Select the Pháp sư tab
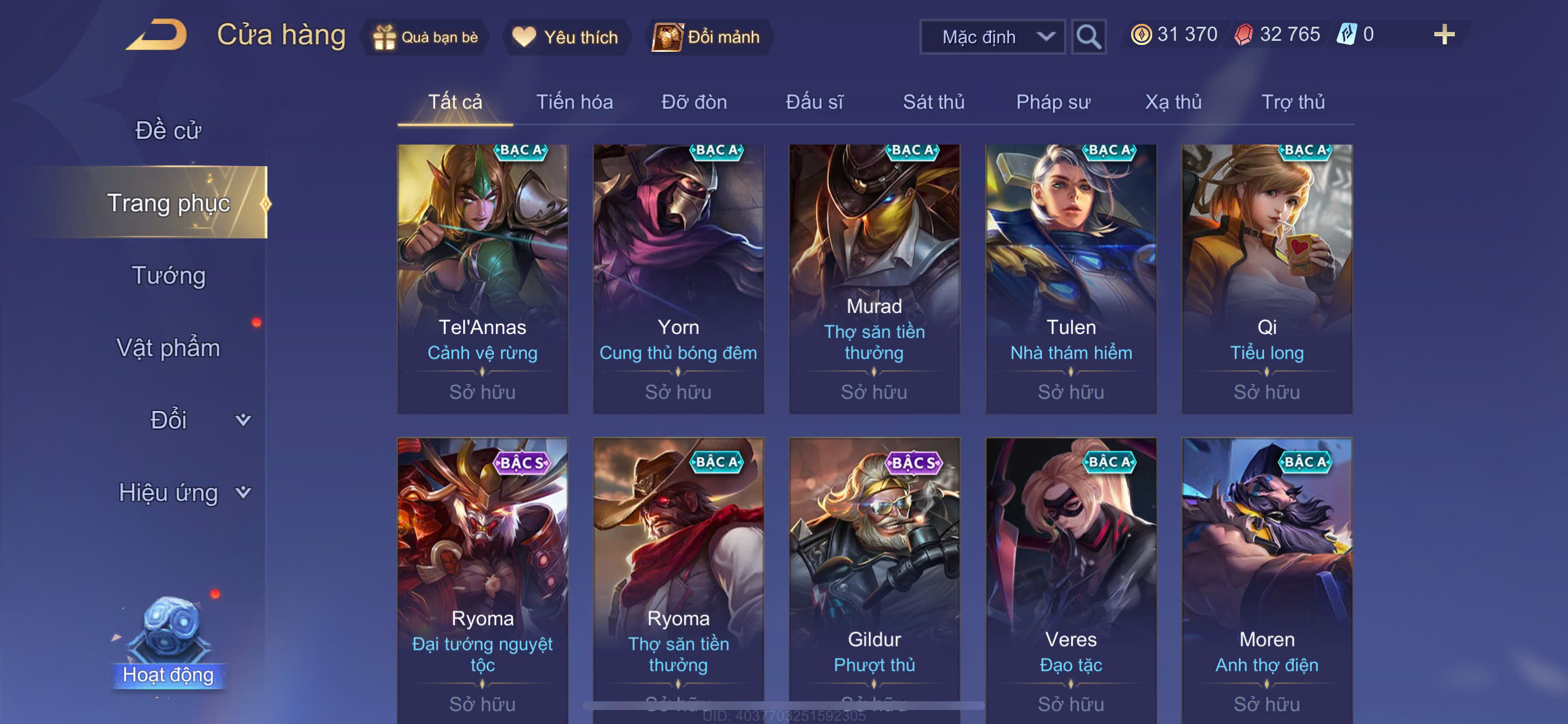This screenshot has height=724, width=1568. coord(1052,101)
